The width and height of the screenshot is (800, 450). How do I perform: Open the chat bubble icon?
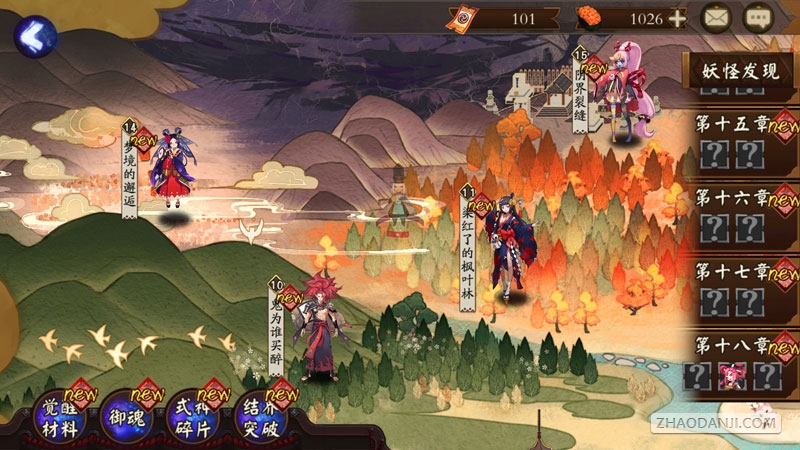tap(759, 17)
